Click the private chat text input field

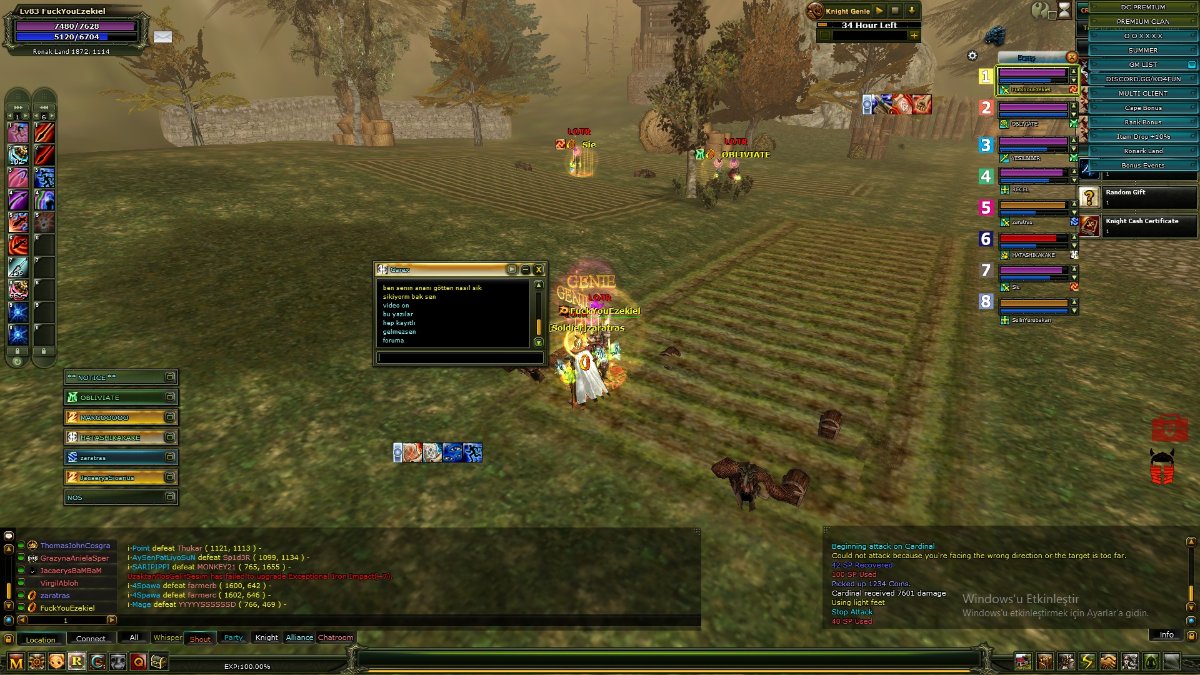pyautogui.click(x=459, y=357)
